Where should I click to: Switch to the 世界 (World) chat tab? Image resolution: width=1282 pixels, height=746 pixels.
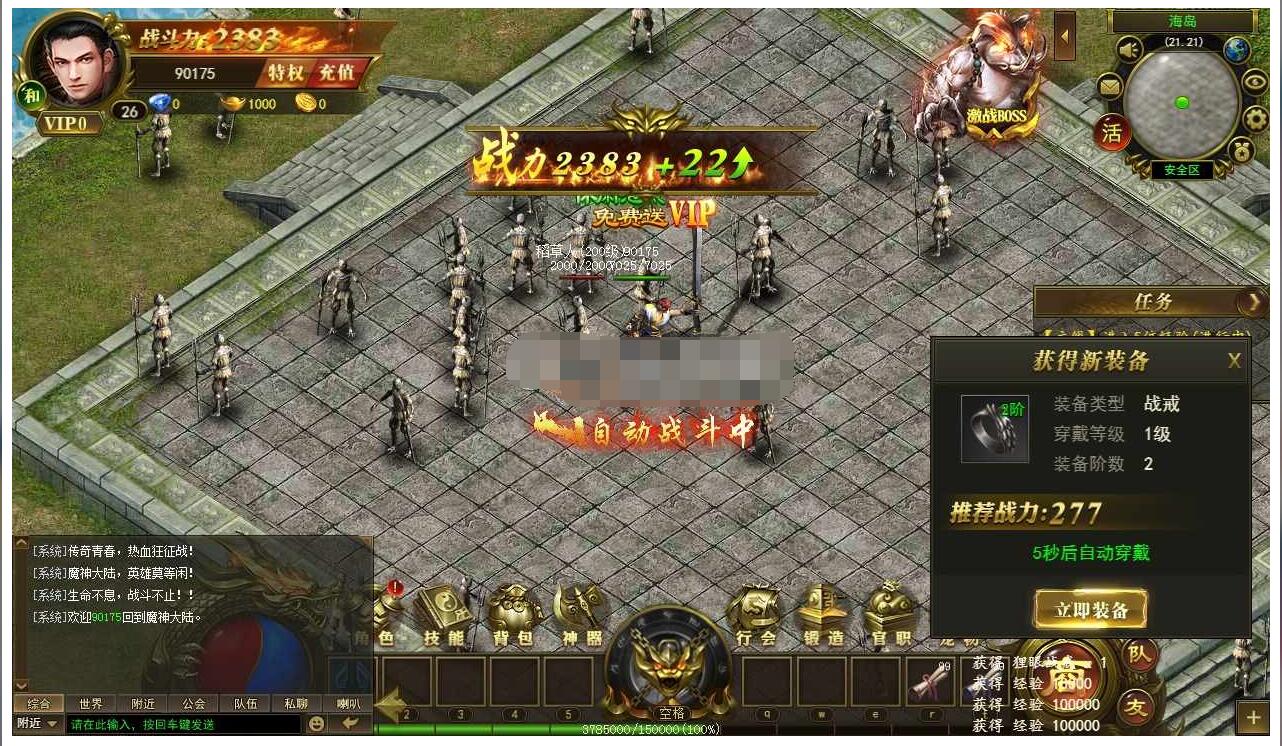click(89, 703)
